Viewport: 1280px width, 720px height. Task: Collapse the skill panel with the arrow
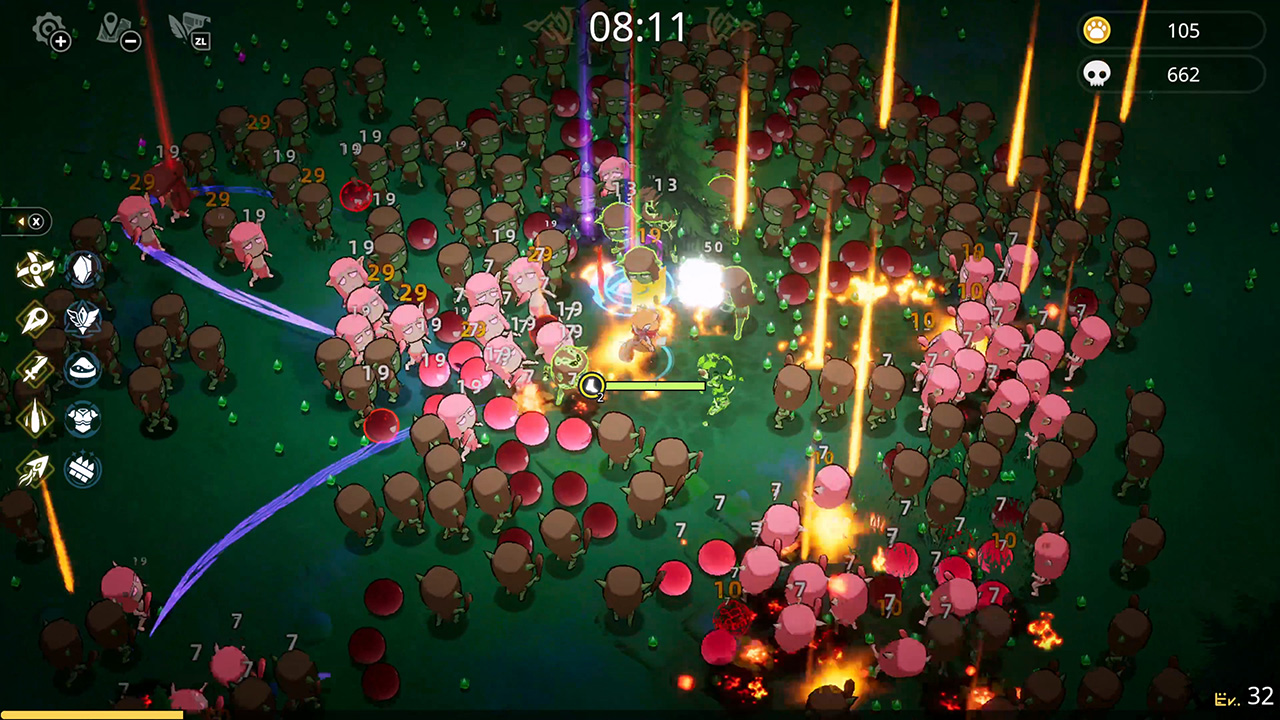pyautogui.click(x=19, y=221)
